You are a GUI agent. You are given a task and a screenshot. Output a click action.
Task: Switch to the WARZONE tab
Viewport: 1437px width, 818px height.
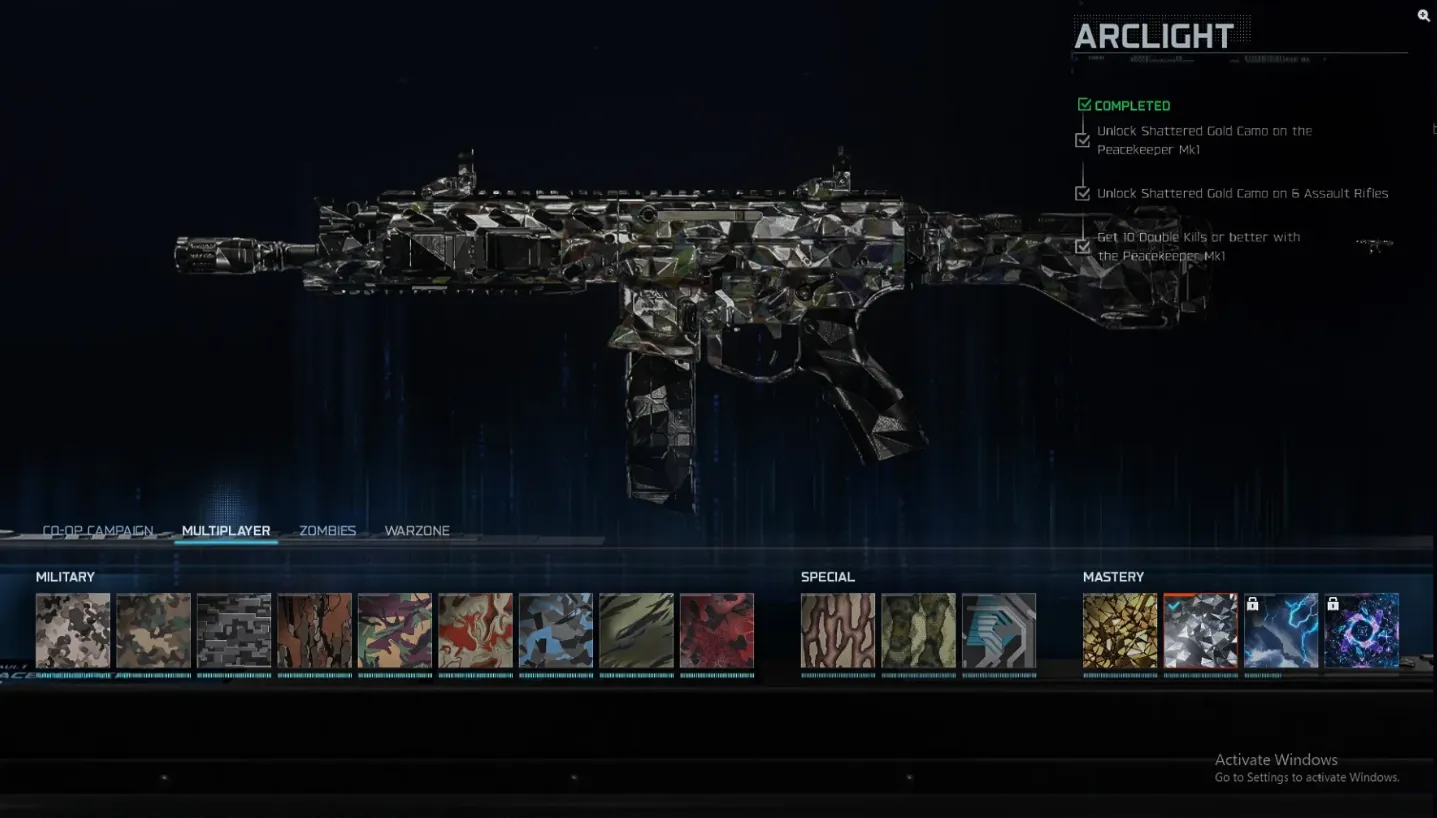coord(417,530)
